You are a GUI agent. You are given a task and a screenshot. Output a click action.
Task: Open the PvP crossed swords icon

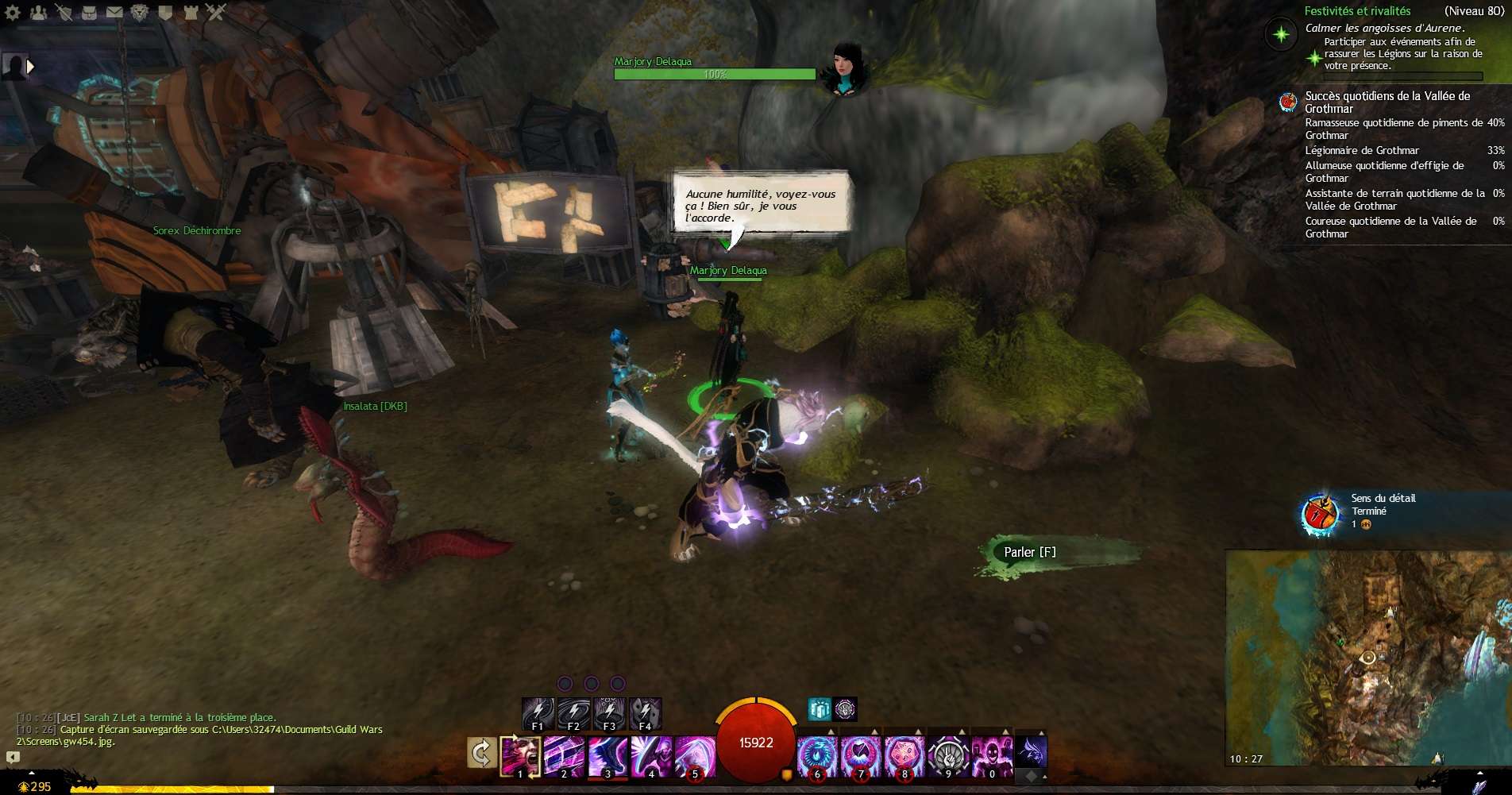click(x=216, y=12)
